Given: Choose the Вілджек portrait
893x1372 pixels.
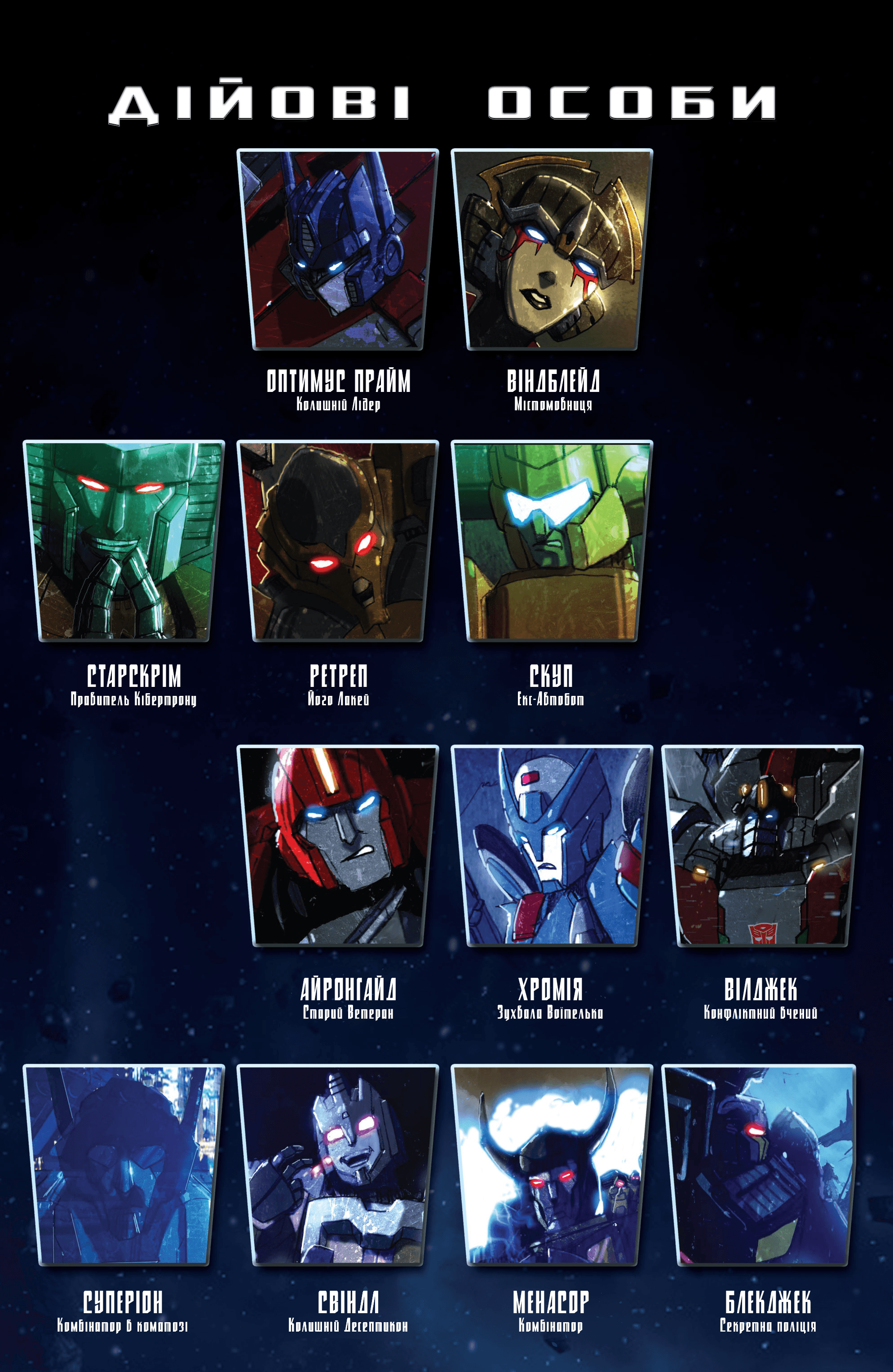Looking at the screenshot, I should coord(762,846).
